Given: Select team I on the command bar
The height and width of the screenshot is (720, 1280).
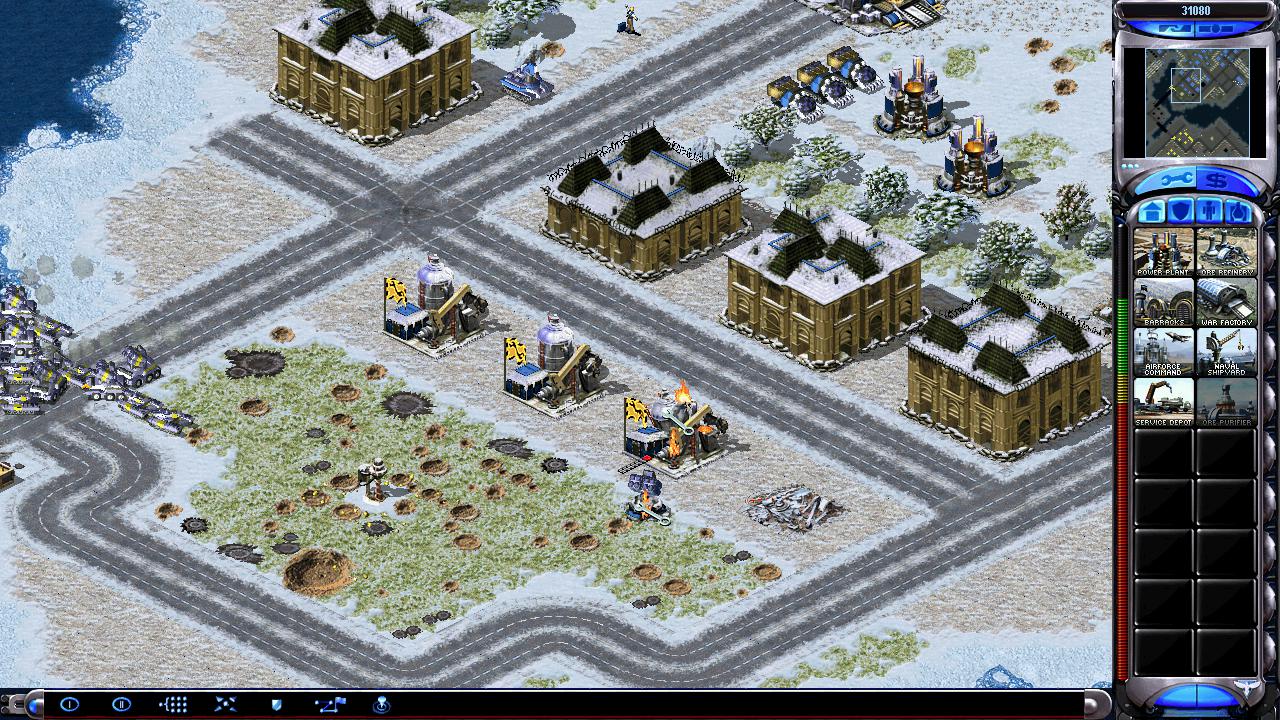Looking at the screenshot, I should click(x=69, y=704).
